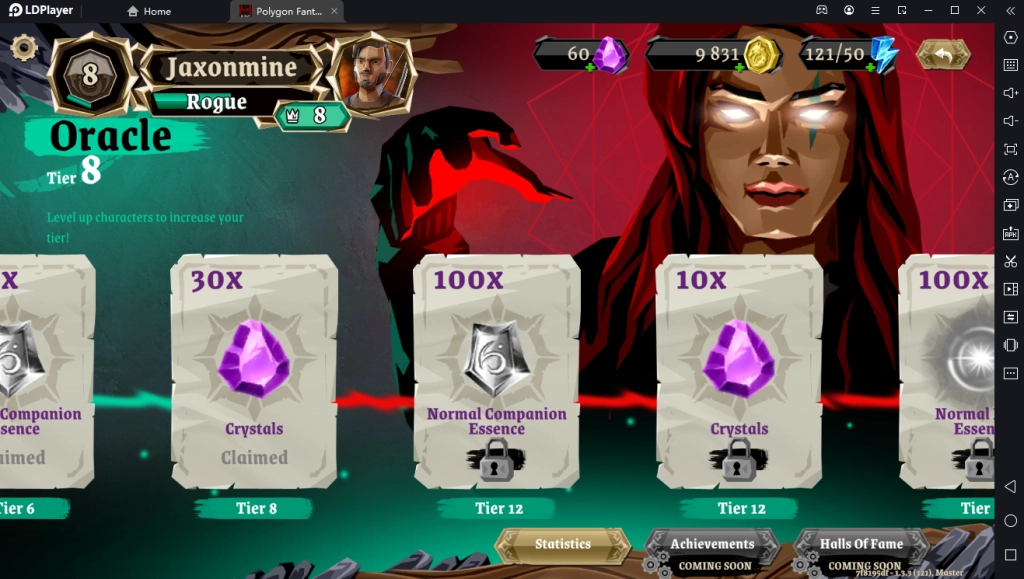Add more purple crystals
This screenshot has height=579, width=1024.
590,67
